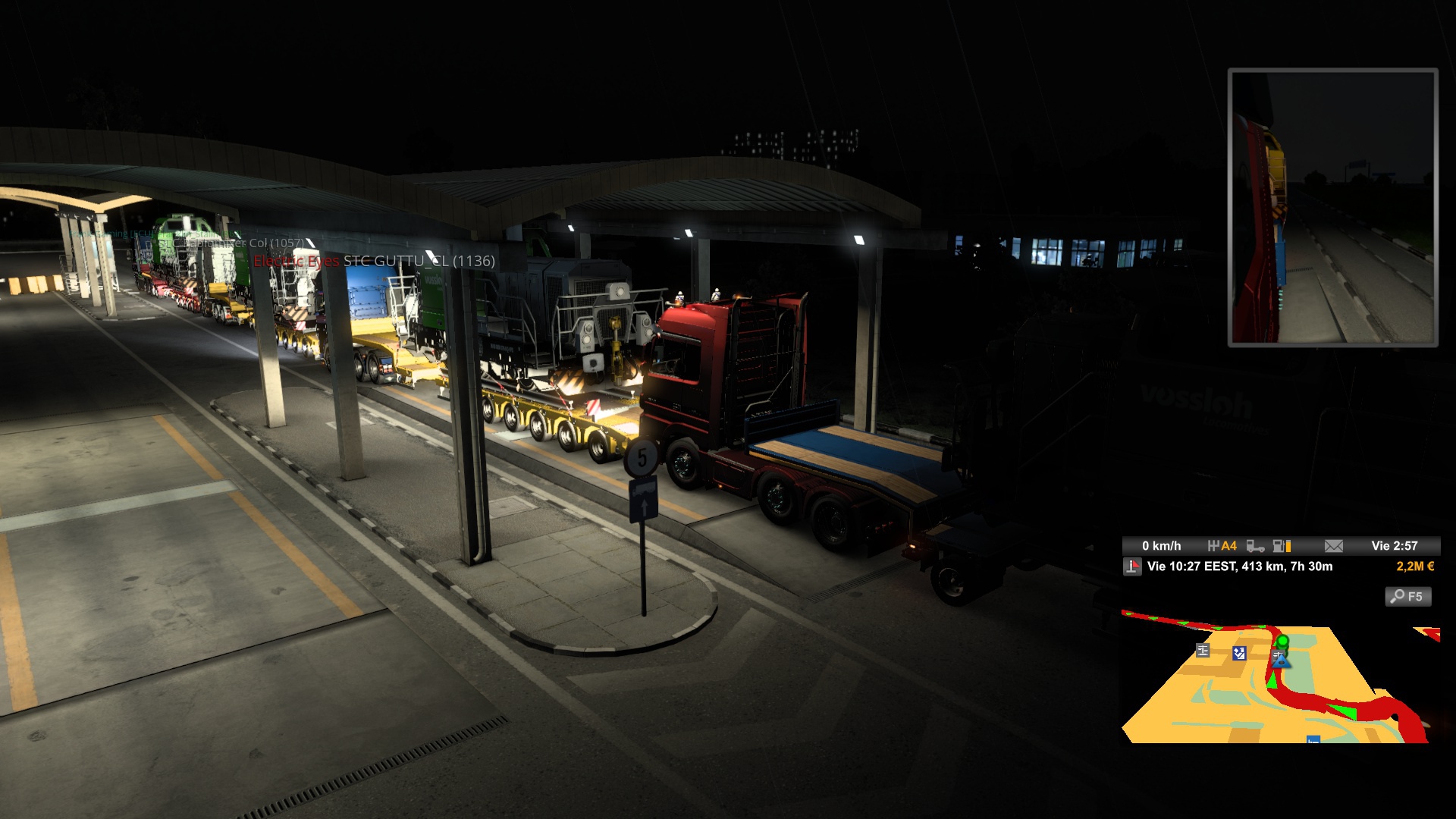Select the blue service marker on minimap

tap(1239, 653)
